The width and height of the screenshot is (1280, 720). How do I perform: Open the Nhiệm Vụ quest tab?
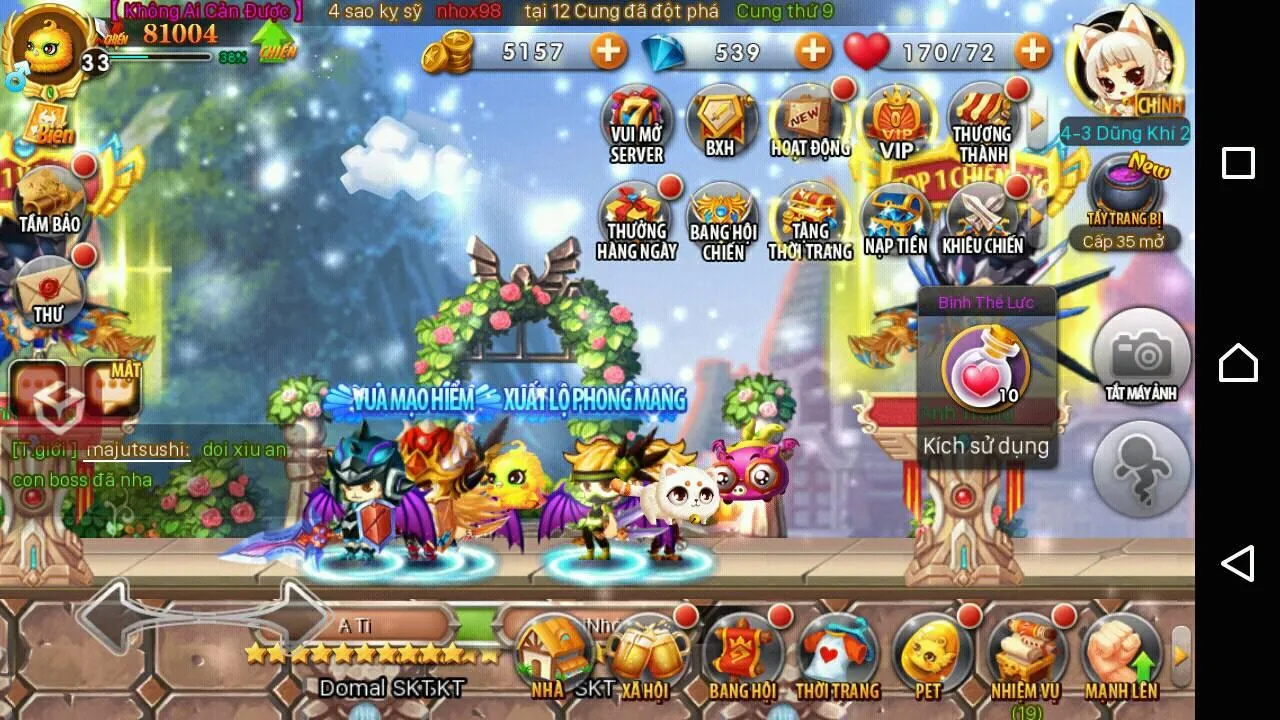click(1028, 655)
